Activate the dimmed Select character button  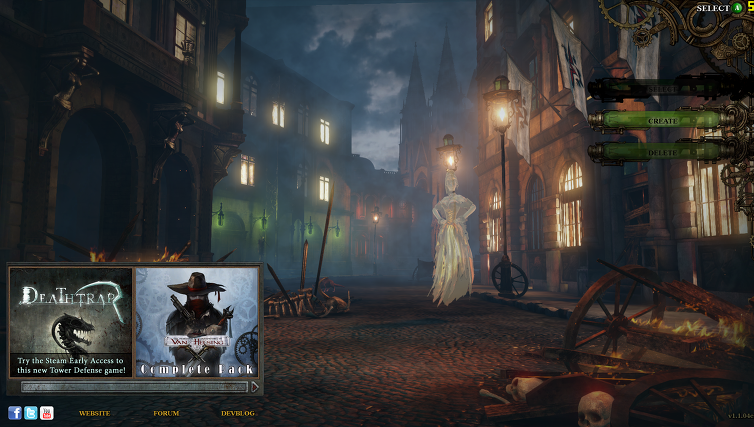tap(663, 89)
